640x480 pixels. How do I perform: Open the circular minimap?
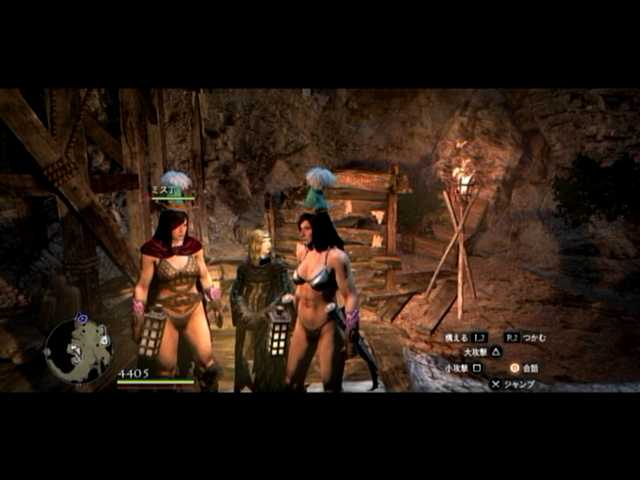click(77, 350)
